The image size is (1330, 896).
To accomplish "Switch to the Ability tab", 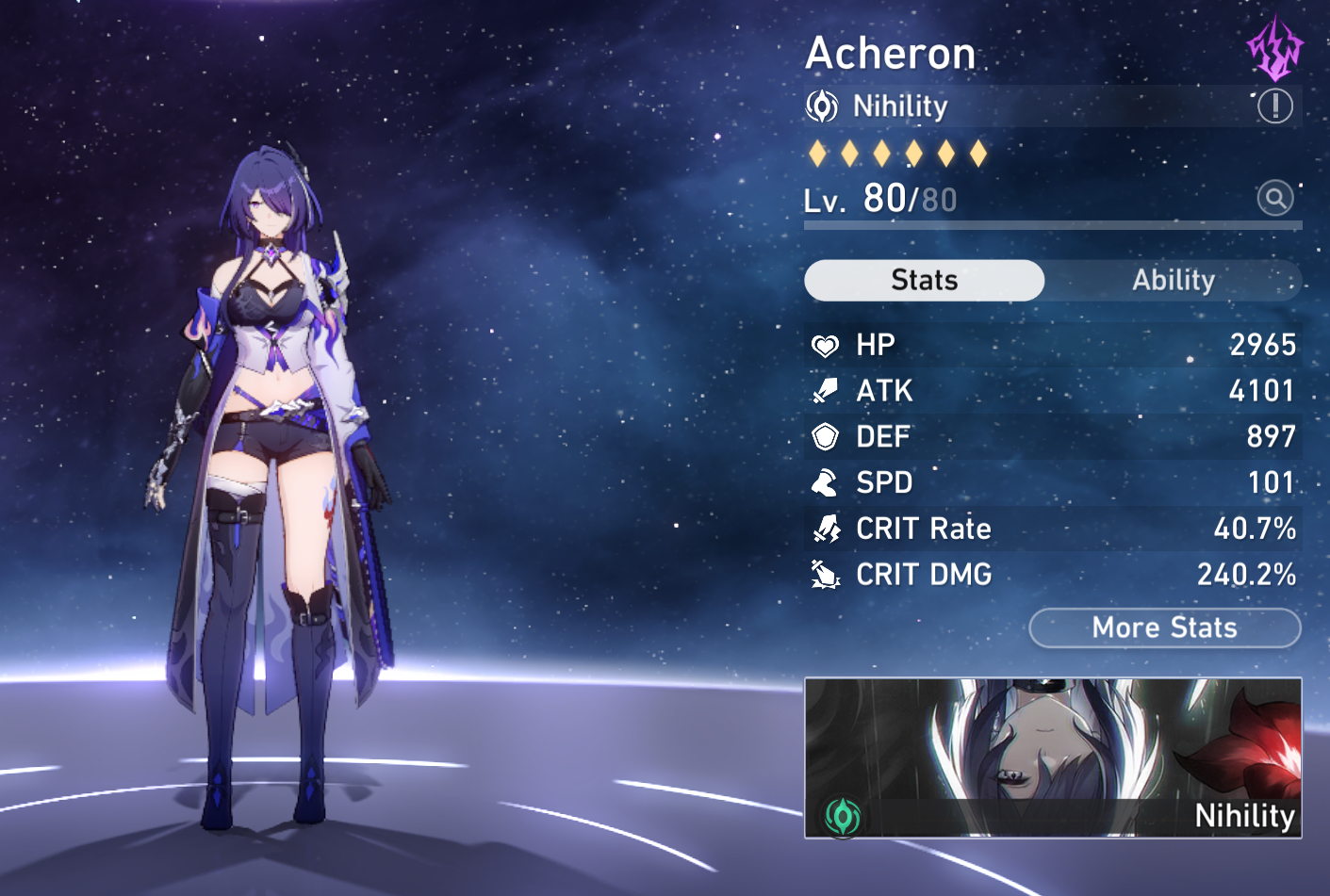I will [x=1173, y=280].
